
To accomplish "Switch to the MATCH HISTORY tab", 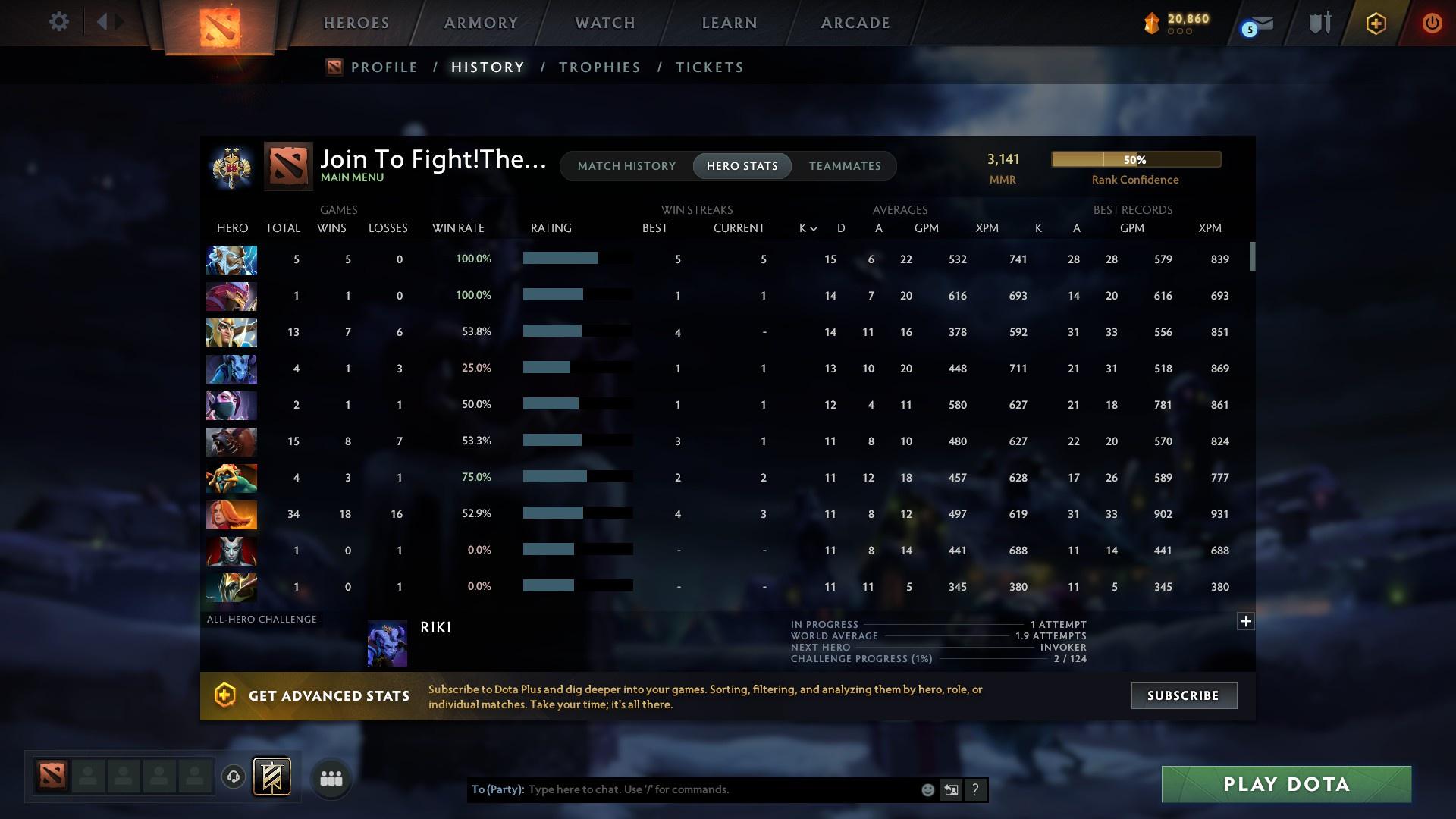I will (x=626, y=165).
